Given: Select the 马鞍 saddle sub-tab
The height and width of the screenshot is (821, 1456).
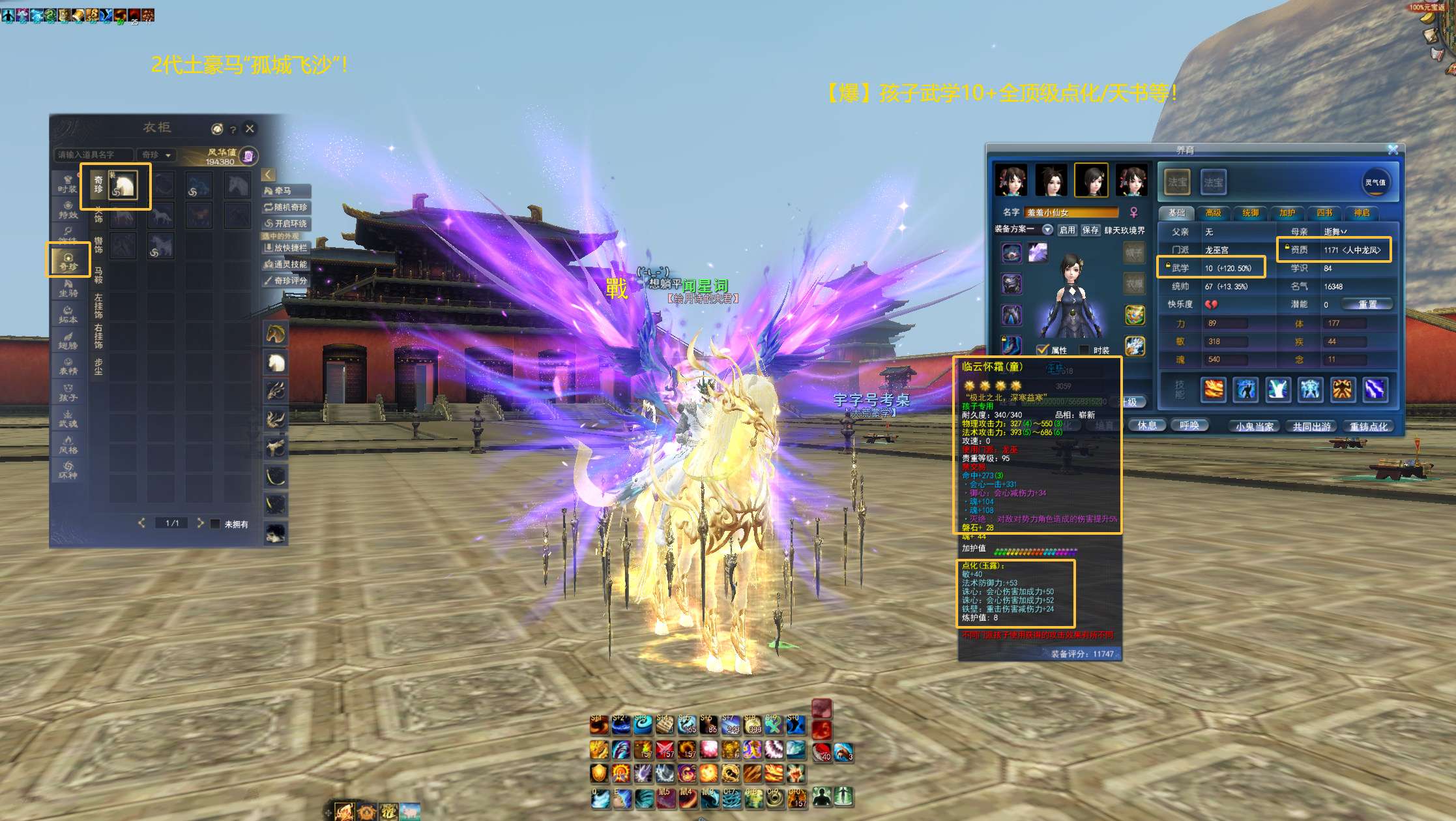Looking at the screenshot, I should click(98, 275).
